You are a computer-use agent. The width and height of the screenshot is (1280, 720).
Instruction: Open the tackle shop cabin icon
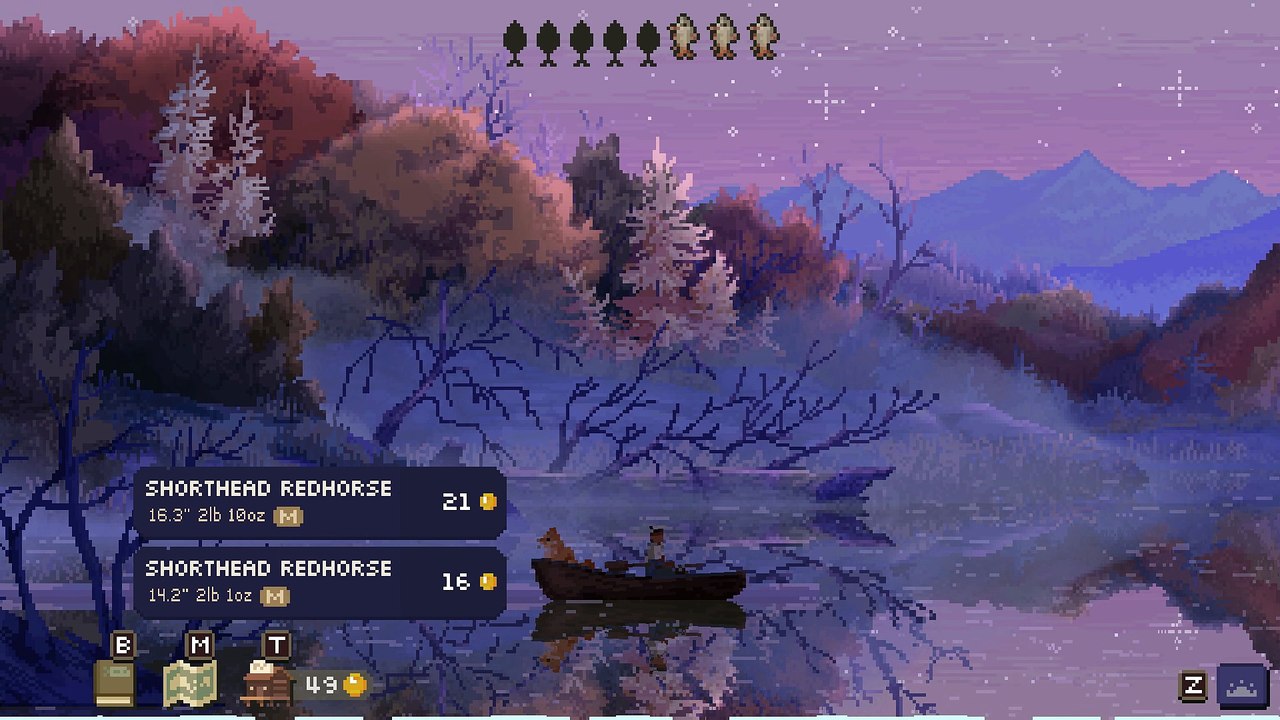pos(267,684)
